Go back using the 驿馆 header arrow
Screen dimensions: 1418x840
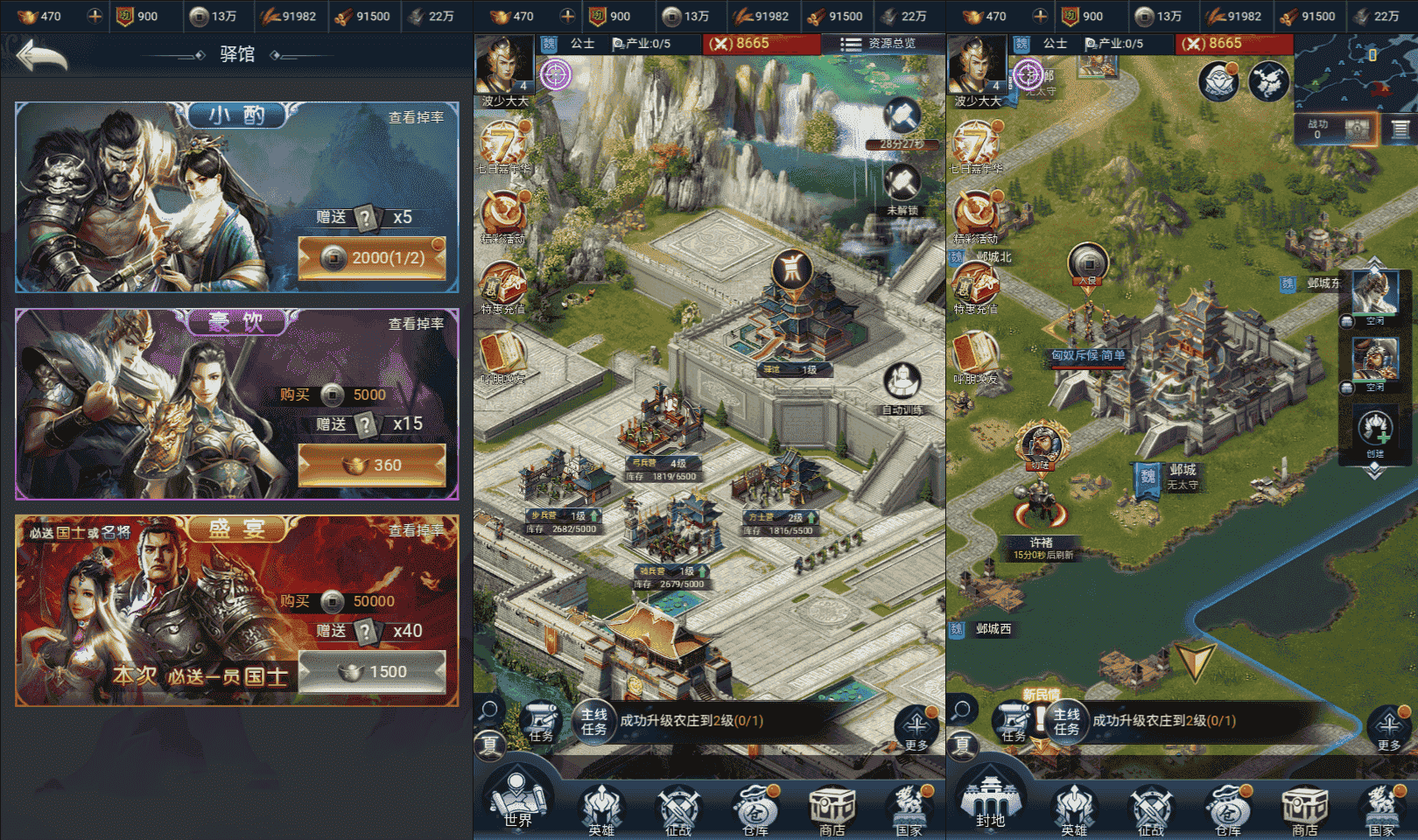(x=42, y=56)
